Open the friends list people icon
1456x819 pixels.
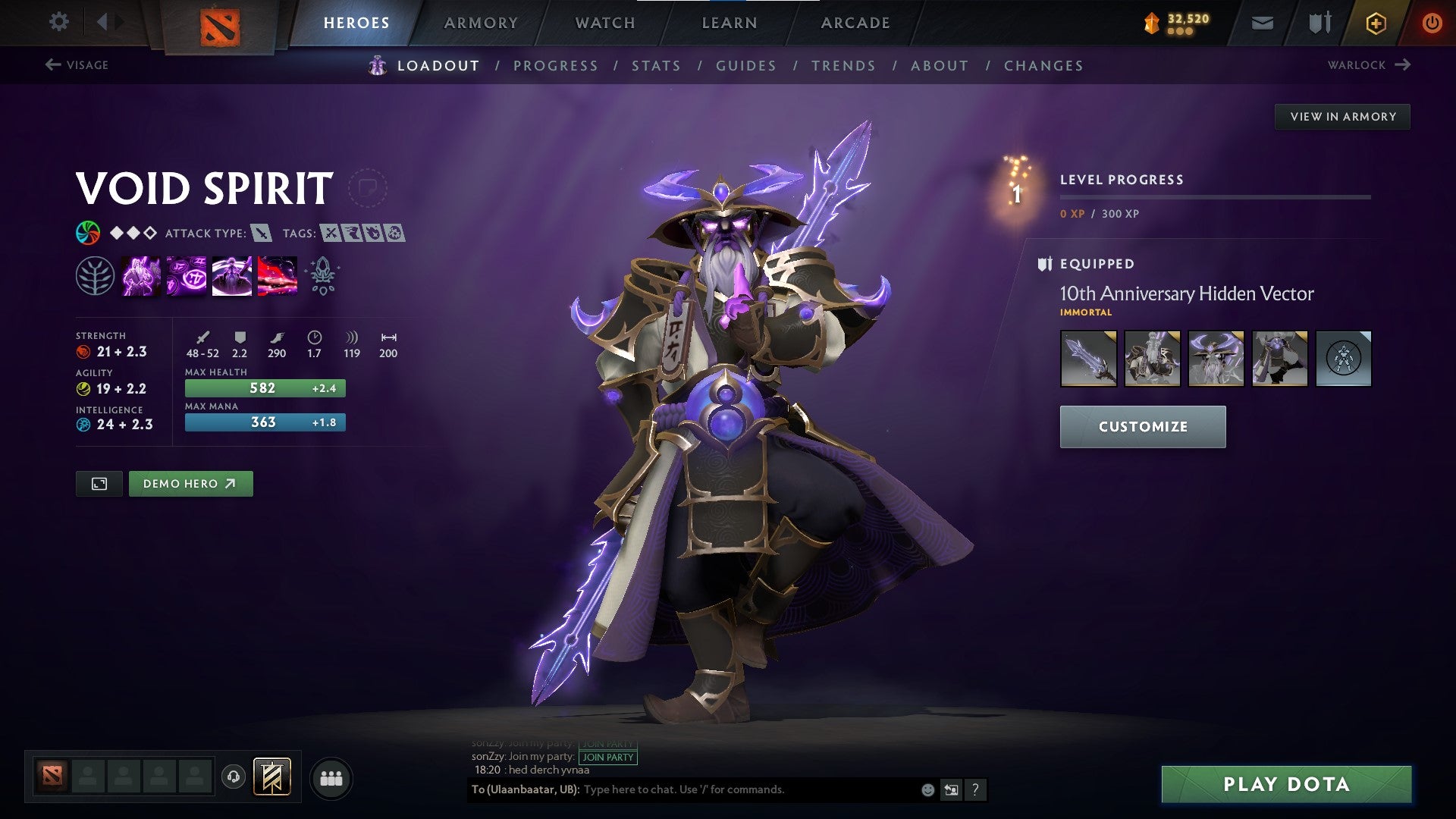[x=331, y=778]
